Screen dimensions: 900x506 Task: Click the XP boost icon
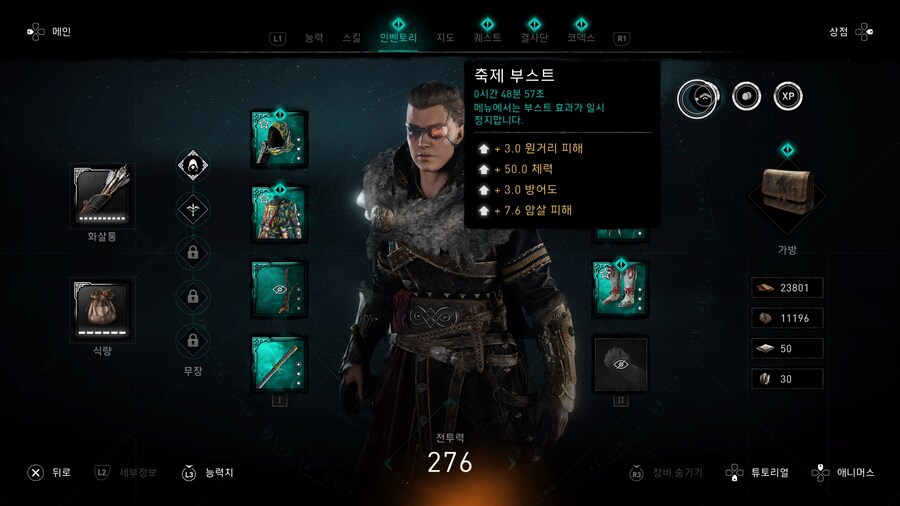pos(788,96)
